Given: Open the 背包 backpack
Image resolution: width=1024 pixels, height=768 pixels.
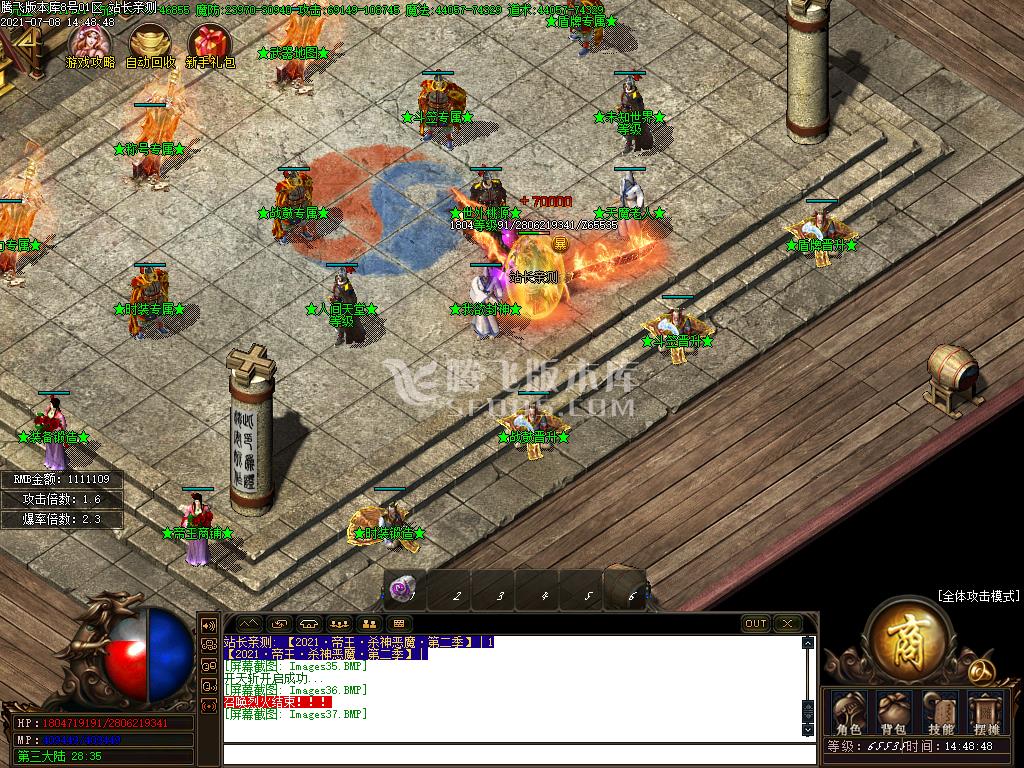Looking at the screenshot, I should (893, 712).
